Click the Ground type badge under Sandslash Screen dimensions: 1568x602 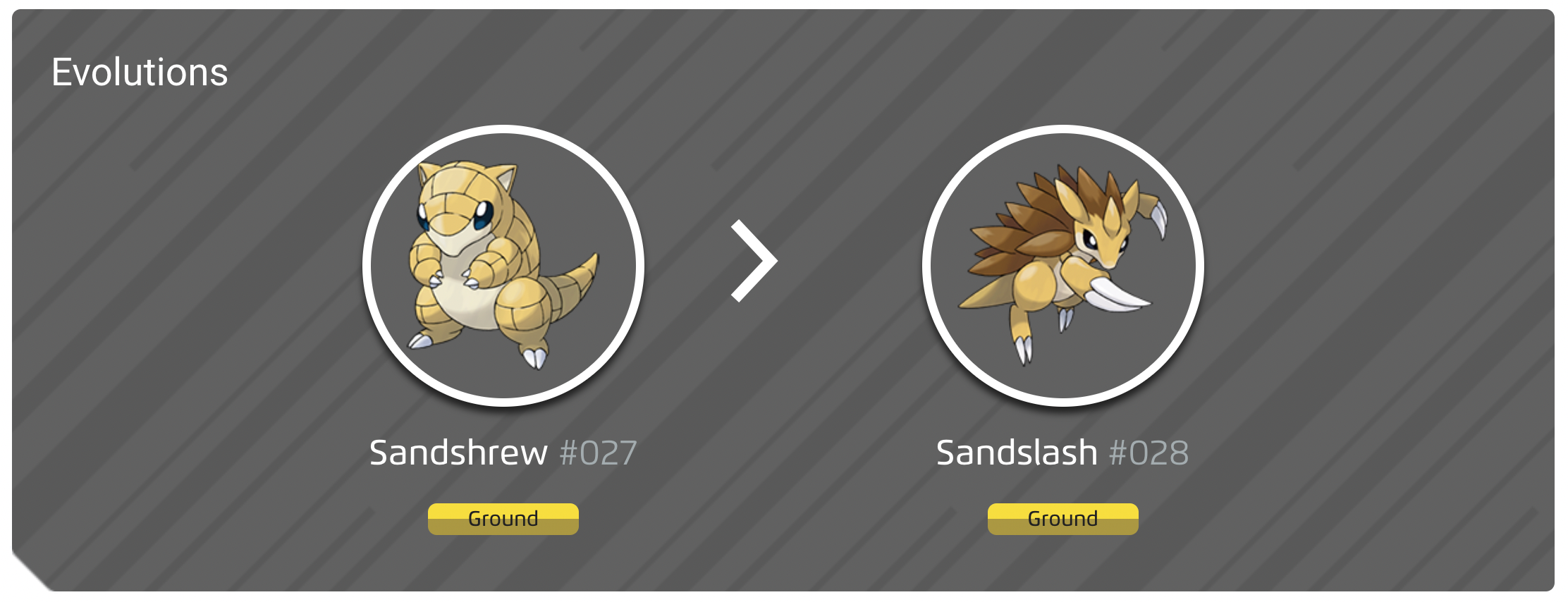point(1062,519)
